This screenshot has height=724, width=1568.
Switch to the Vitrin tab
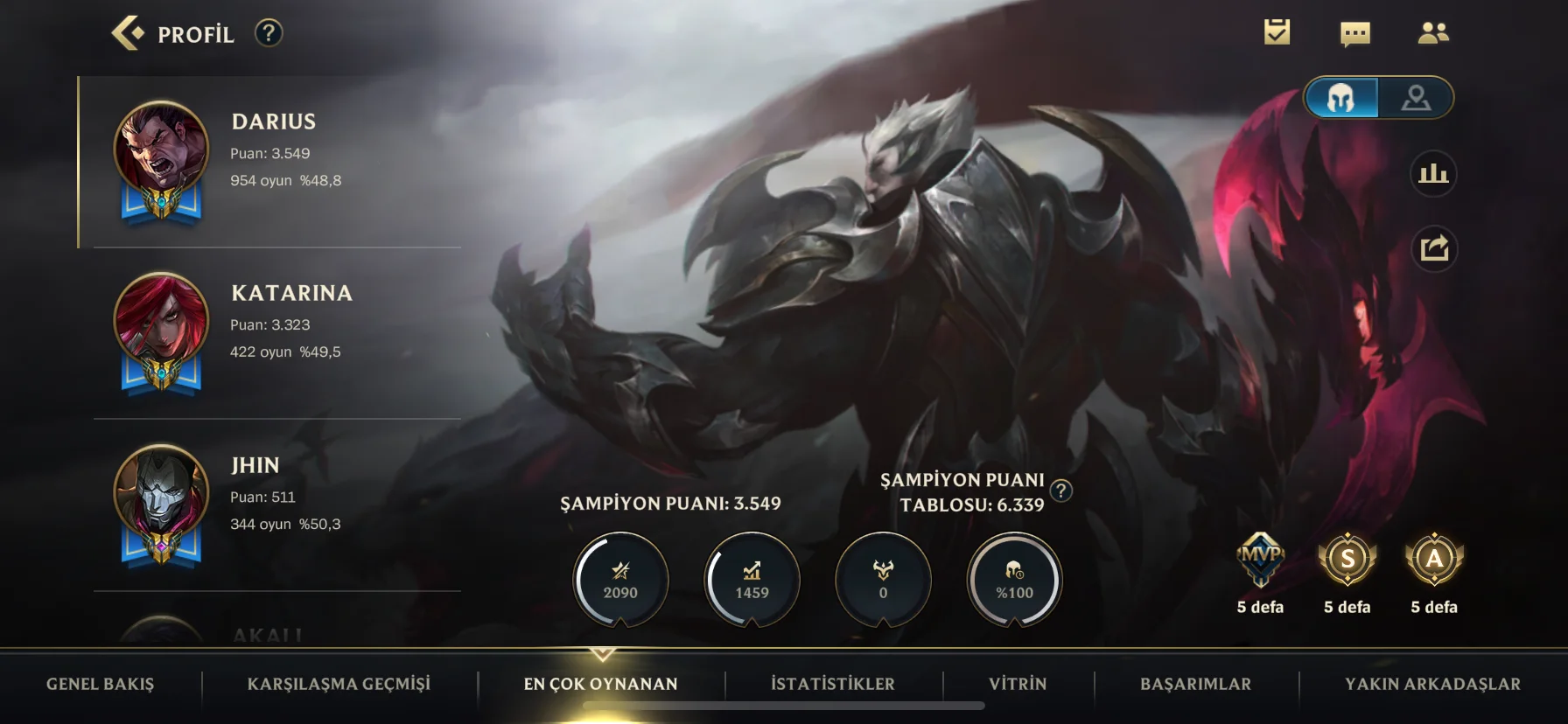[x=1018, y=684]
